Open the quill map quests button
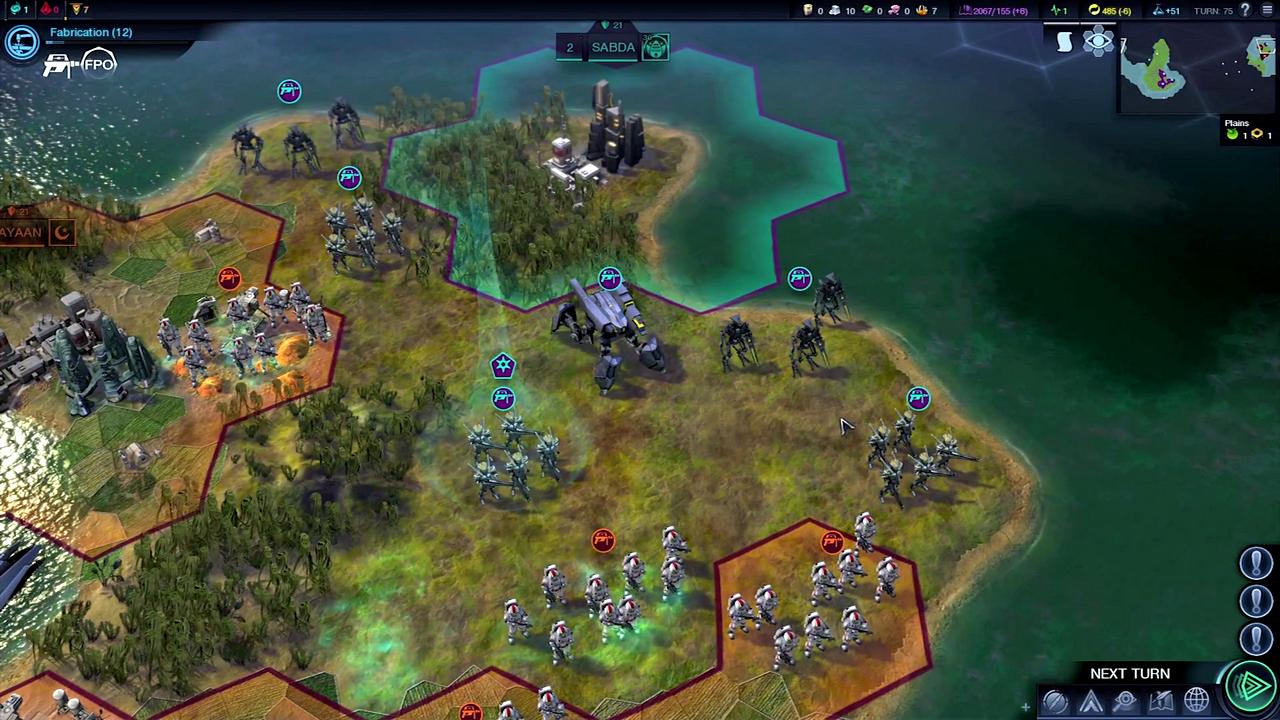 tap(1160, 701)
